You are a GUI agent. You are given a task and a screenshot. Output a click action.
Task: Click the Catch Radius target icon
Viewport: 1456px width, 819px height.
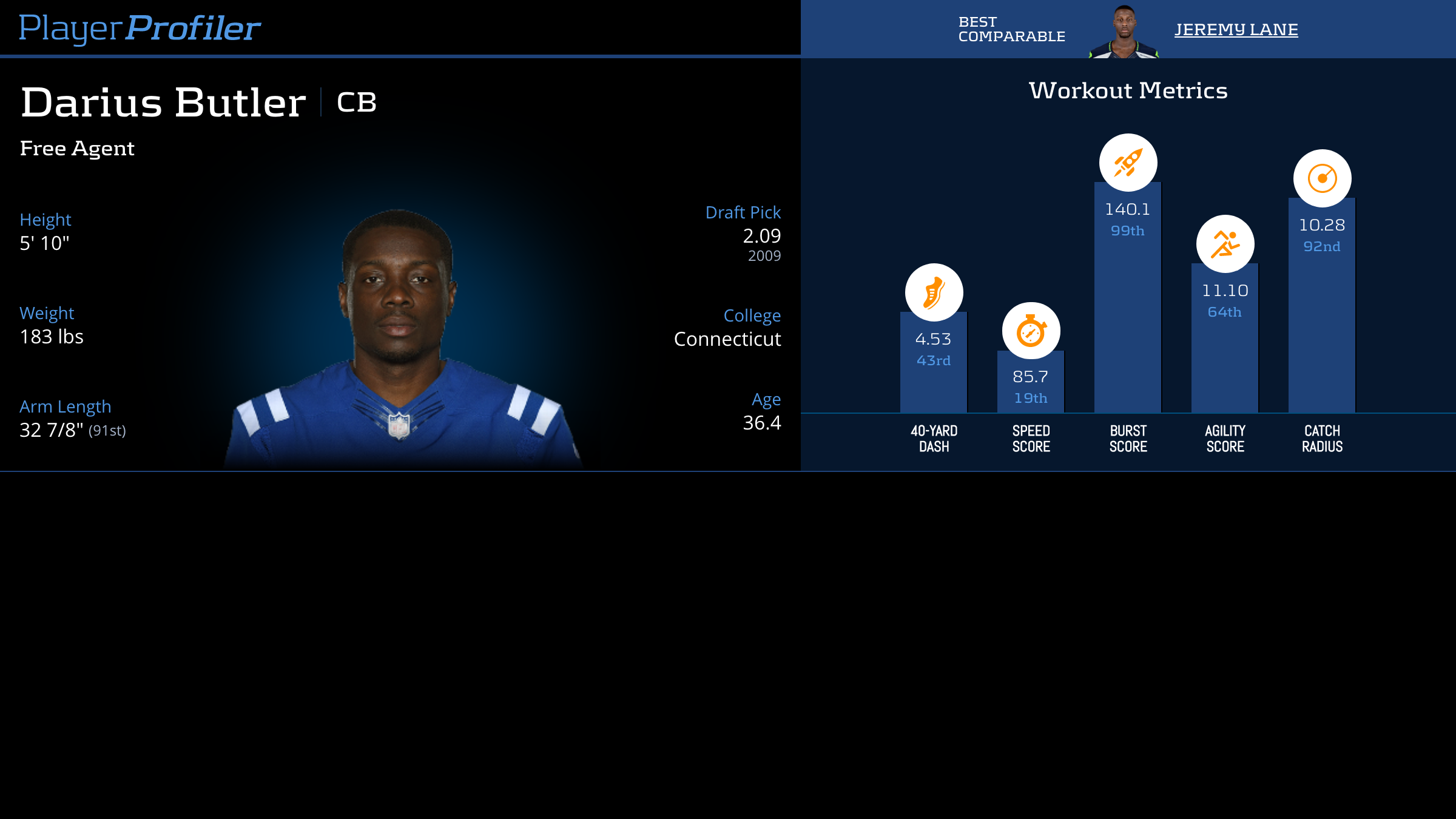[1322, 178]
